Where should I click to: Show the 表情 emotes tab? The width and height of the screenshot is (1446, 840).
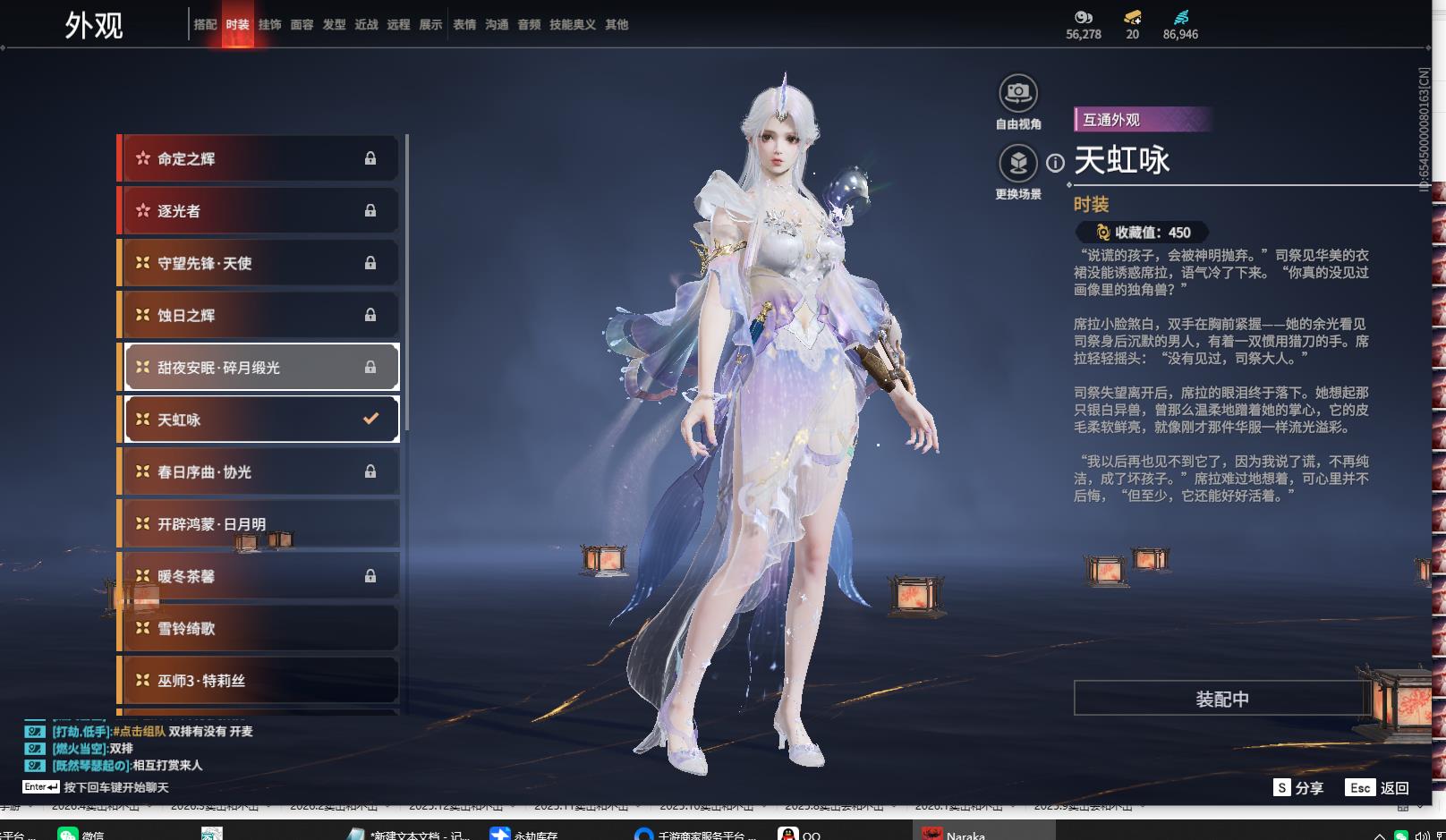click(x=464, y=25)
